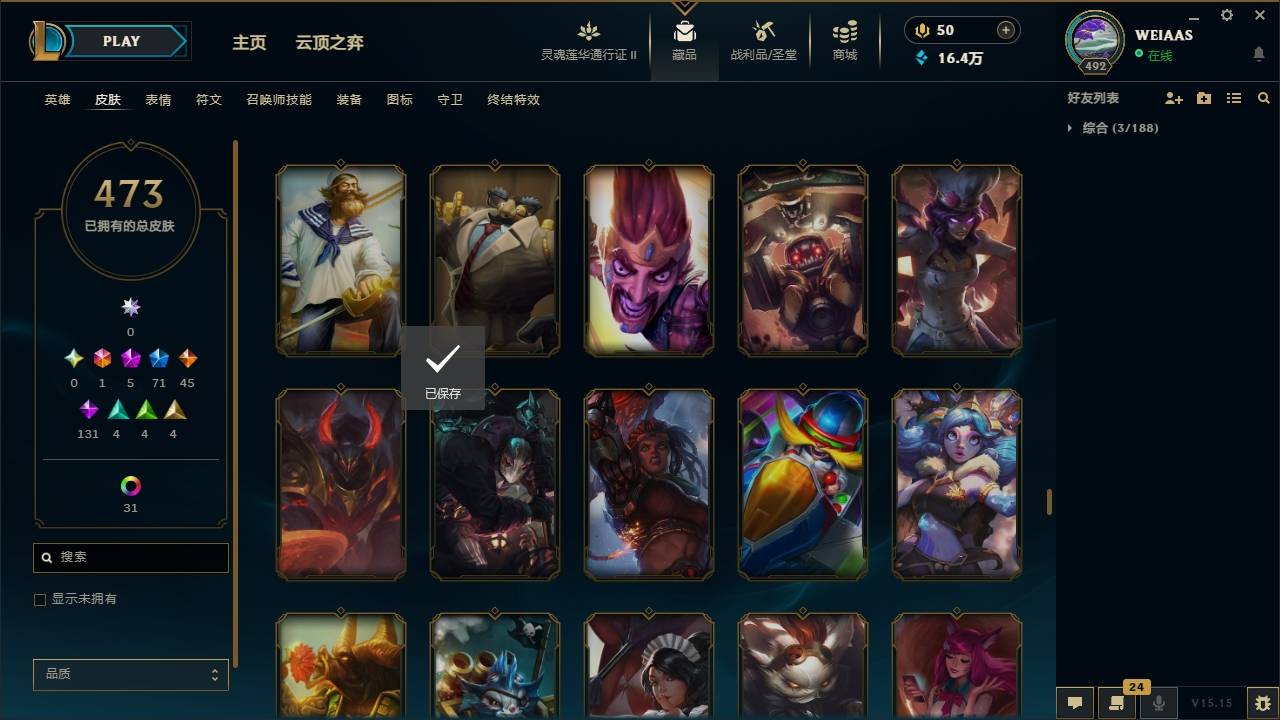1280x720 pixels.
Task: Open the friends list view options icon
Action: 1234,98
